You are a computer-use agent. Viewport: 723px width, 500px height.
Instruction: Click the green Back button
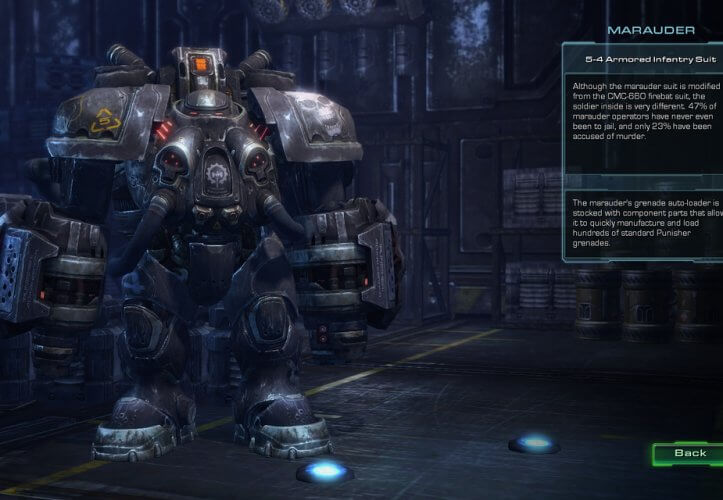tap(689, 454)
